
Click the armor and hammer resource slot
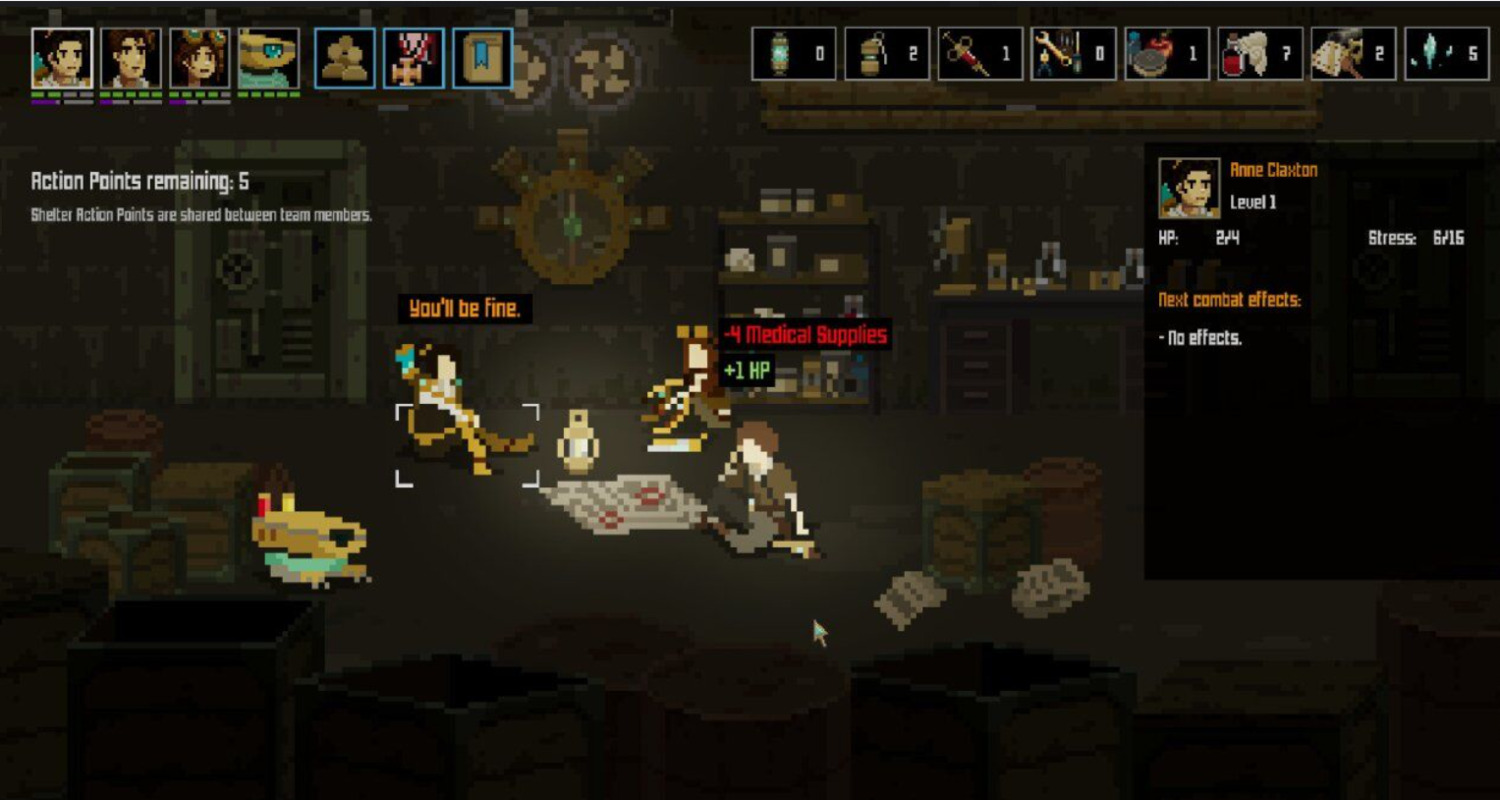1353,54
